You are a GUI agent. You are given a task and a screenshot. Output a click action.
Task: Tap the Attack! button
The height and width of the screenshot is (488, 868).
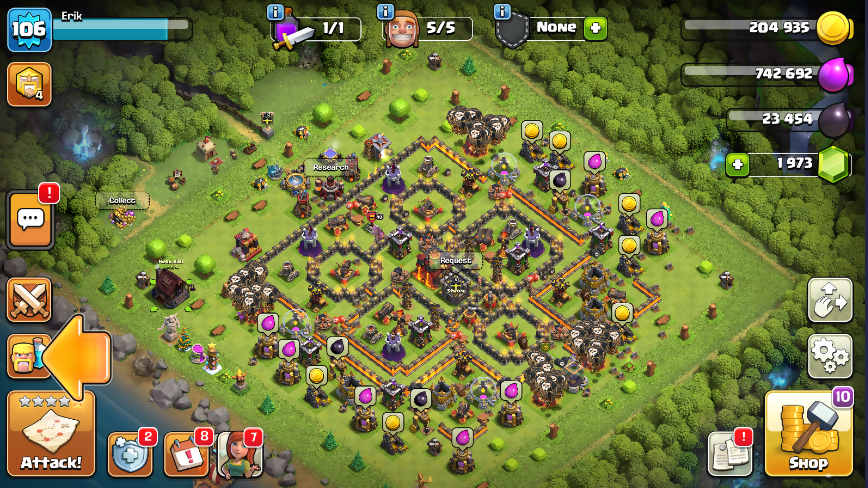[x=51, y=434]
